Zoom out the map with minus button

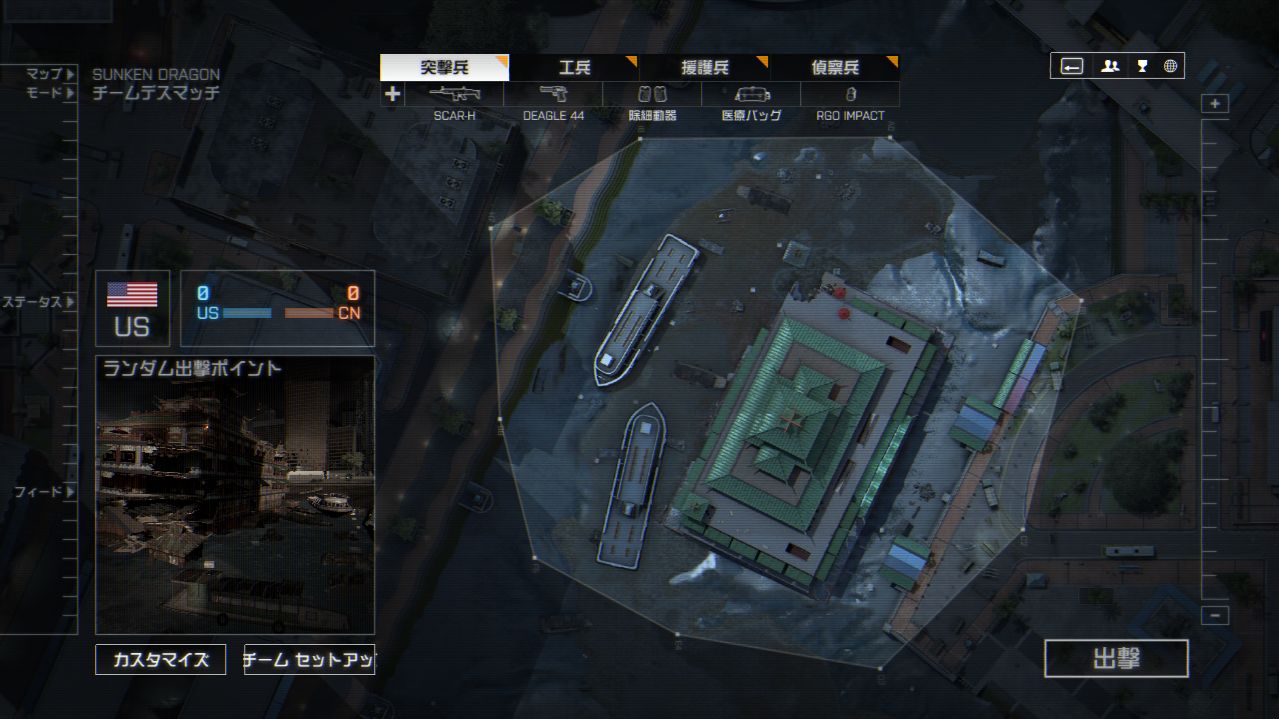tap(1215, 616)
